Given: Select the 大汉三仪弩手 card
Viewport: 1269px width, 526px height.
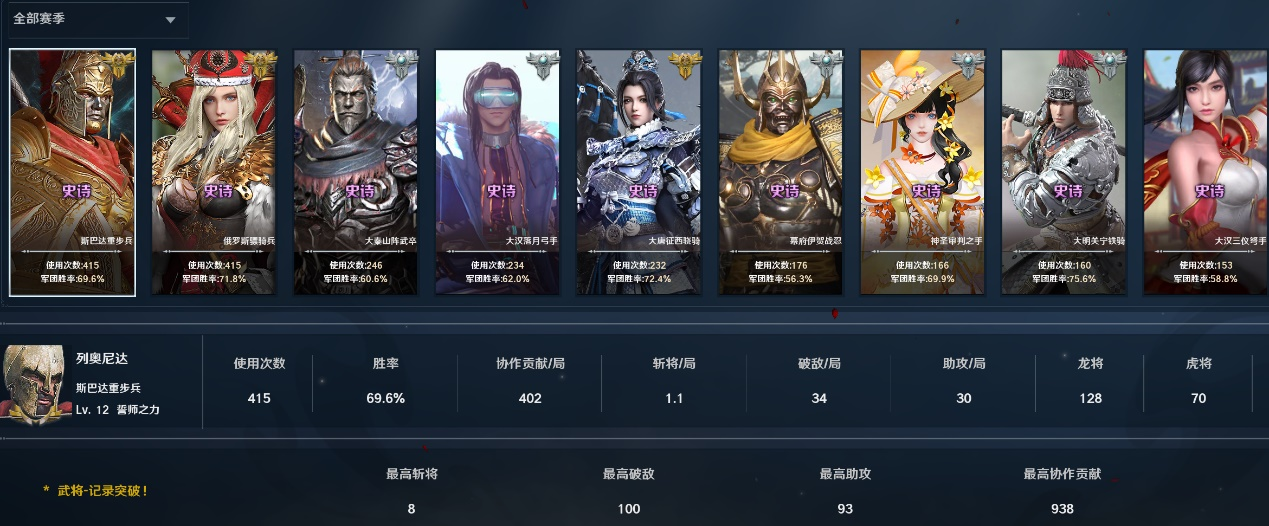Looking at the screenshot, I should (1206, 172).
